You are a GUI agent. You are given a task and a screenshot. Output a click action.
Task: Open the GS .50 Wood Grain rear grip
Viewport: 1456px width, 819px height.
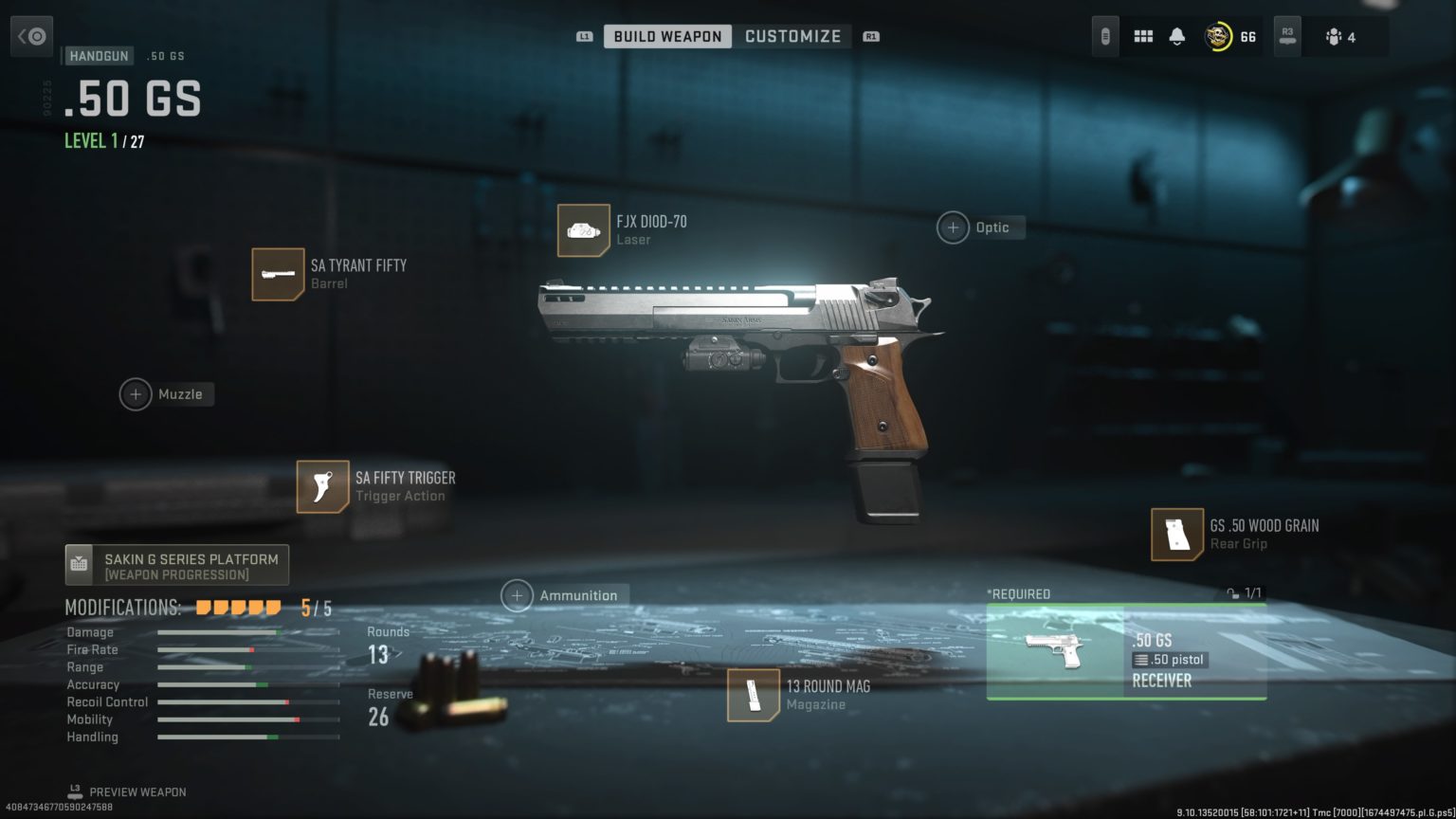[x=1223, y=534]
